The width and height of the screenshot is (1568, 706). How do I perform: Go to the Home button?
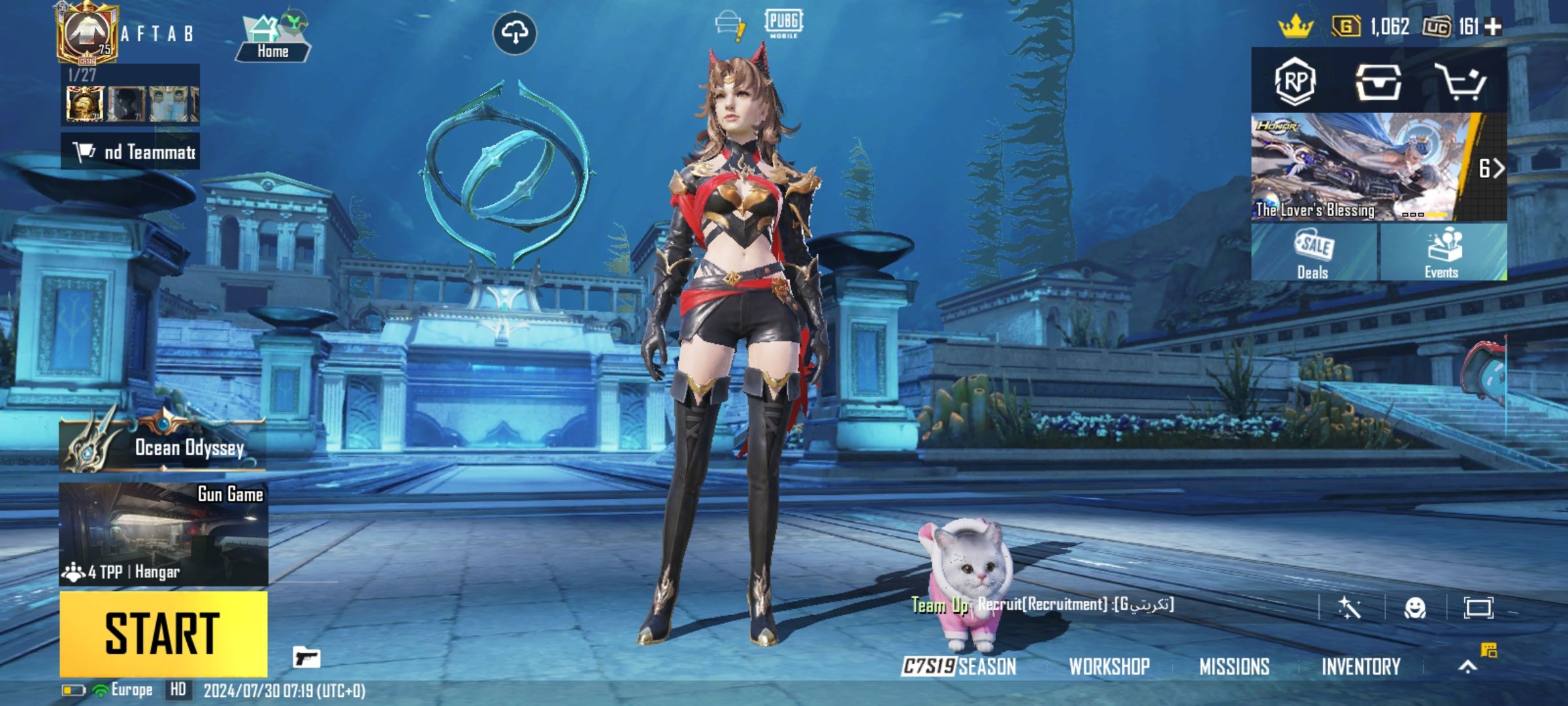tap(272, 41)
